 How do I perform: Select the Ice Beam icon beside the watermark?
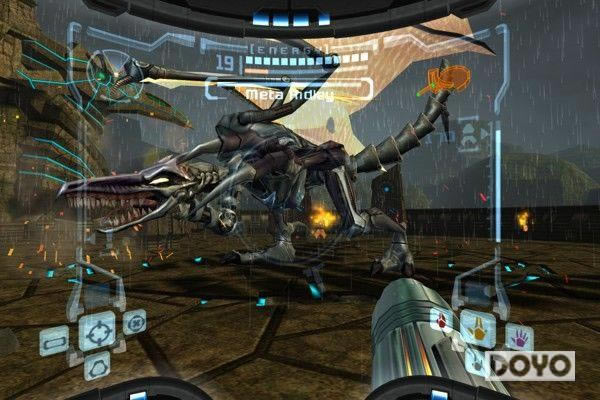pos(477,363)
